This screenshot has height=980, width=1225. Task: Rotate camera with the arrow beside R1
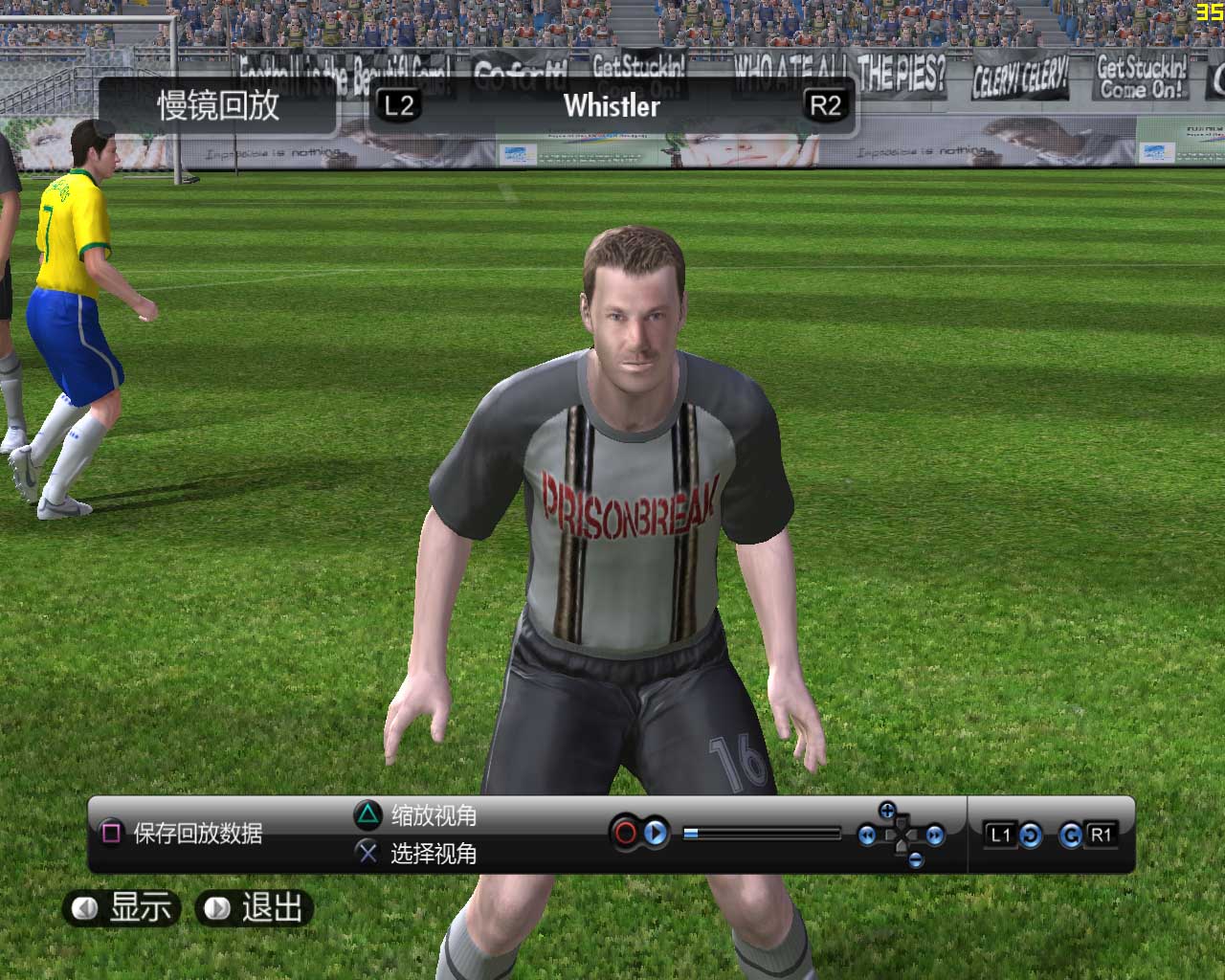tap(1071, 835)
